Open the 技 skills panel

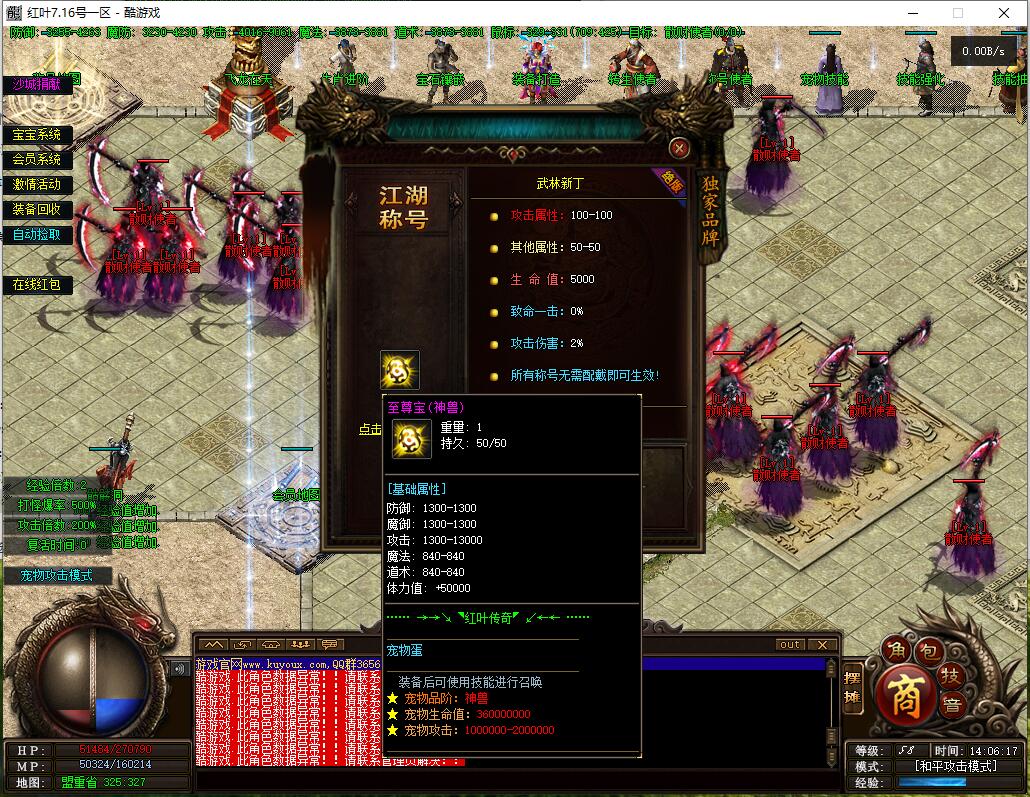point(953,677)
